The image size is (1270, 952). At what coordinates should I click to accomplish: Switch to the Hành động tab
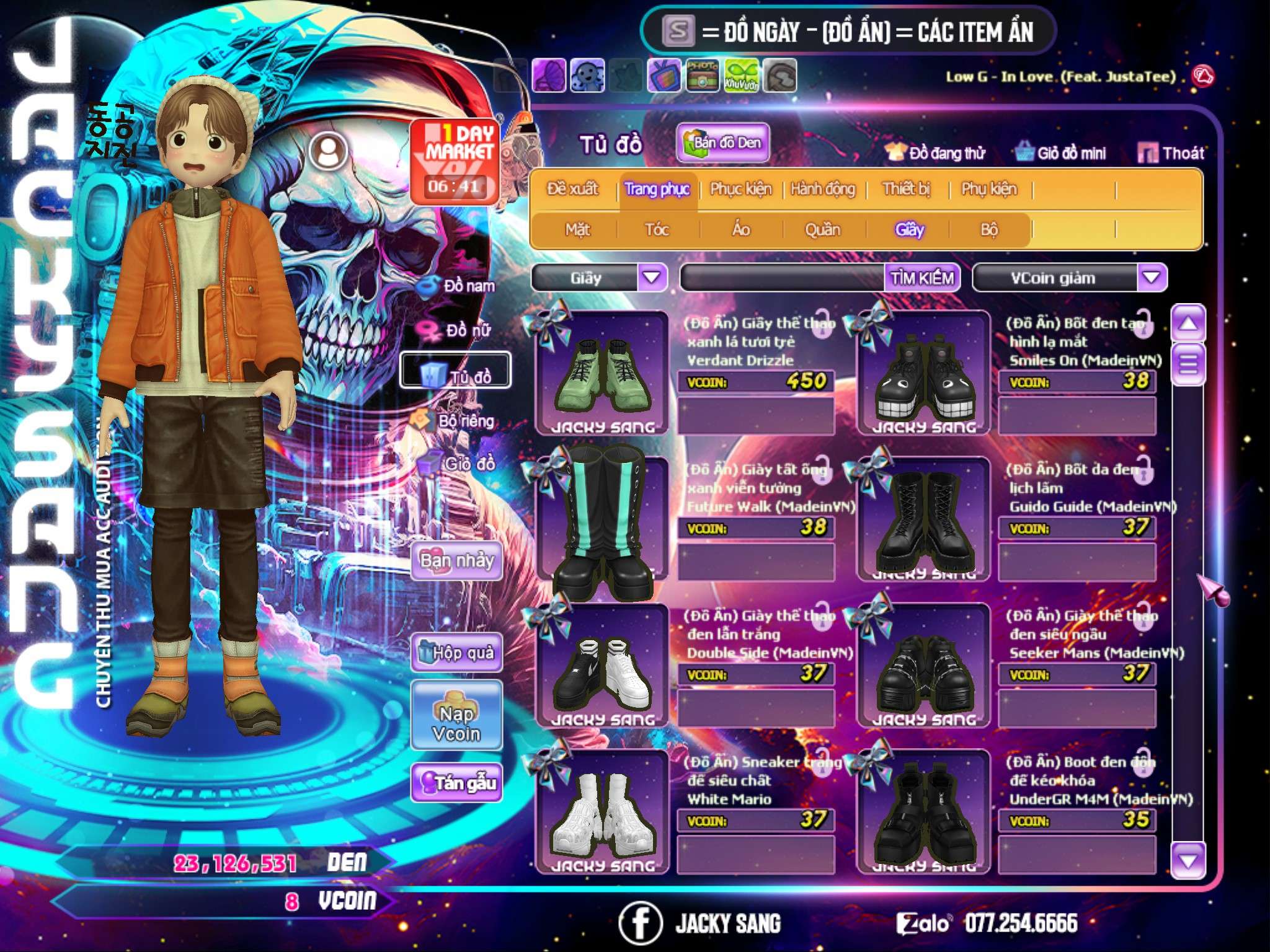[822, 189]
